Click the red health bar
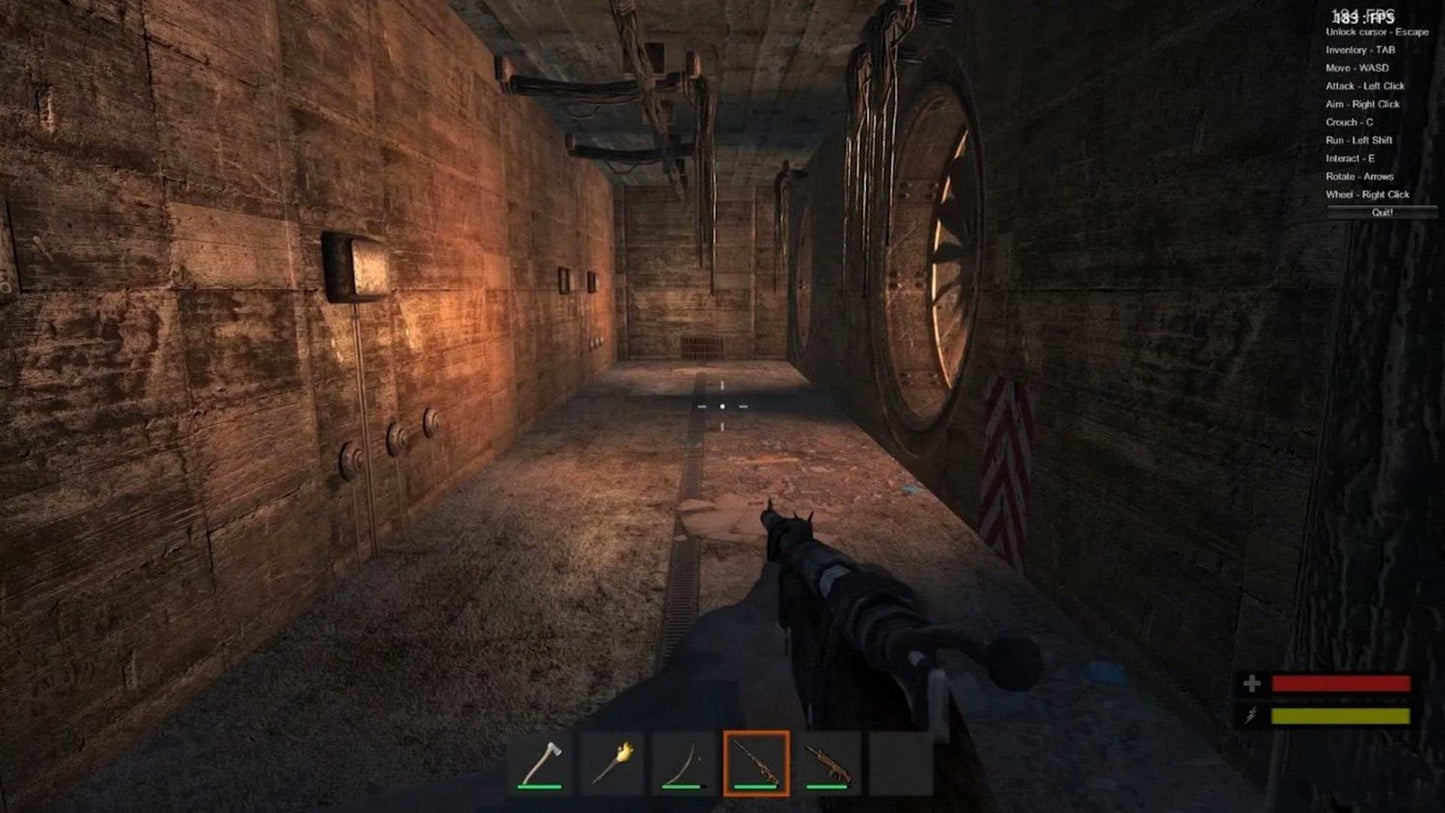 click(x=1339, y=686)
